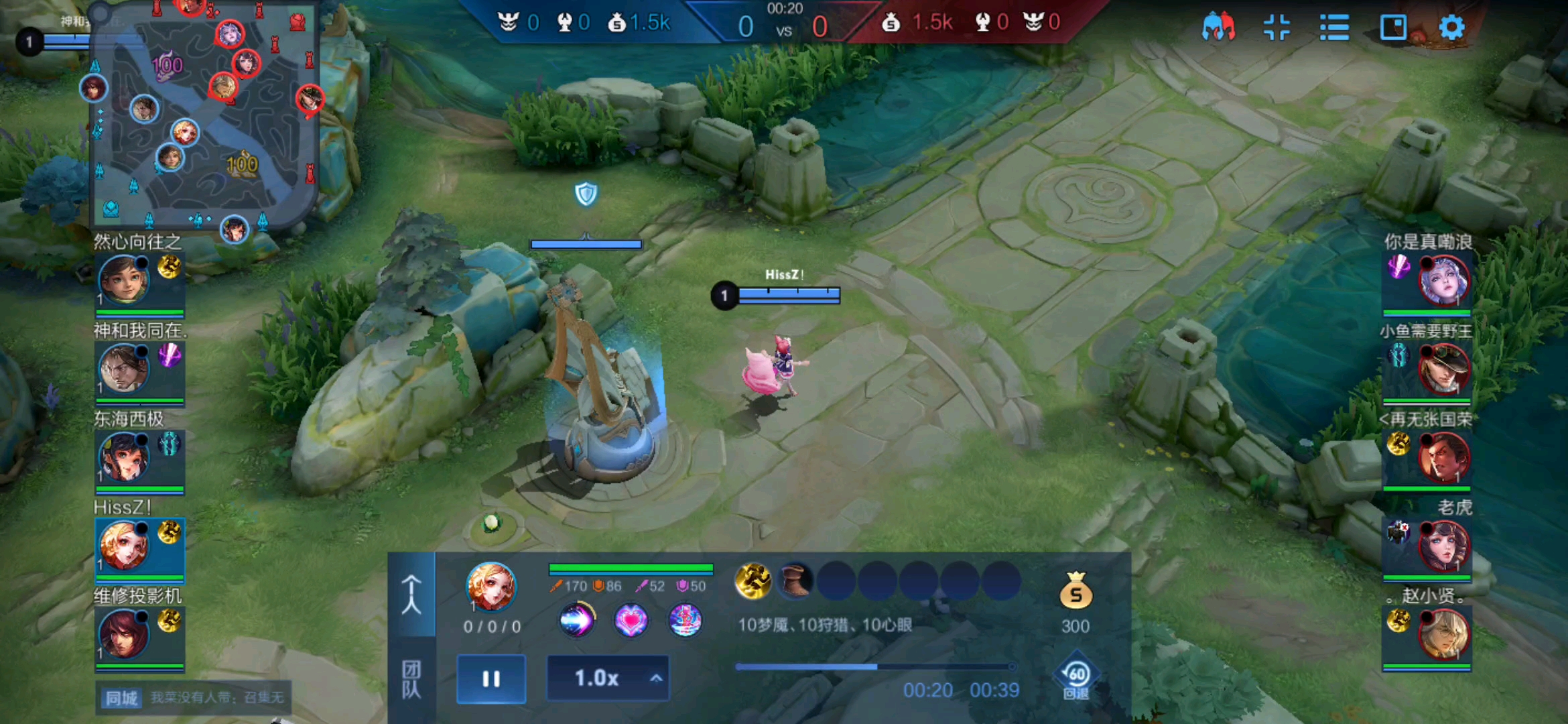Select enemy player 老虎 portrait
Screen dimensions: 1568x724
click(1443, 546)
